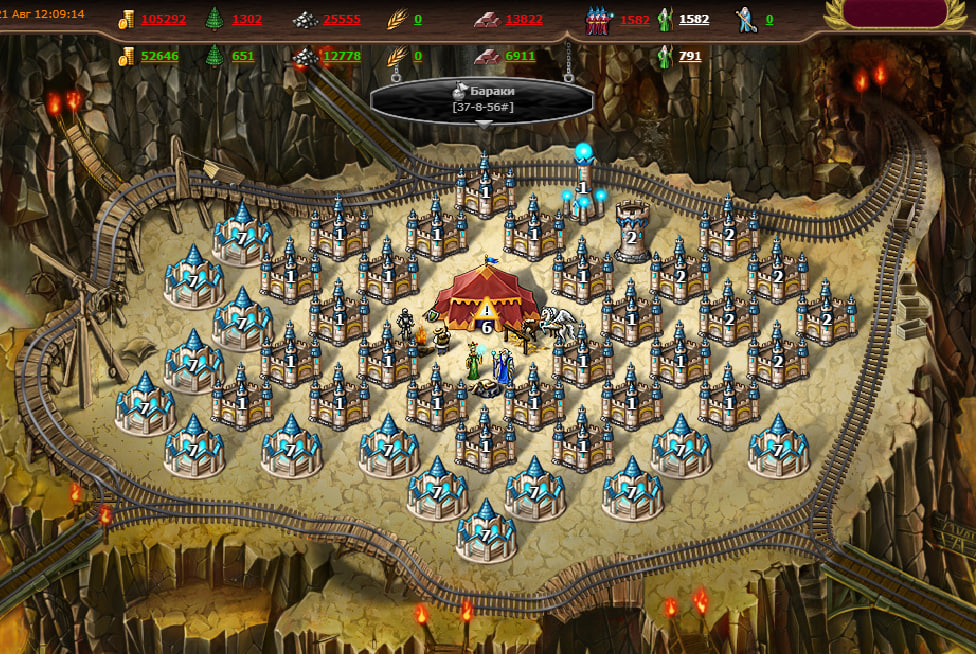Screen dimensions: 976x654
Task: Open the stone amount 25555 link
Action: pyautogui.click(x=341, y=19)
